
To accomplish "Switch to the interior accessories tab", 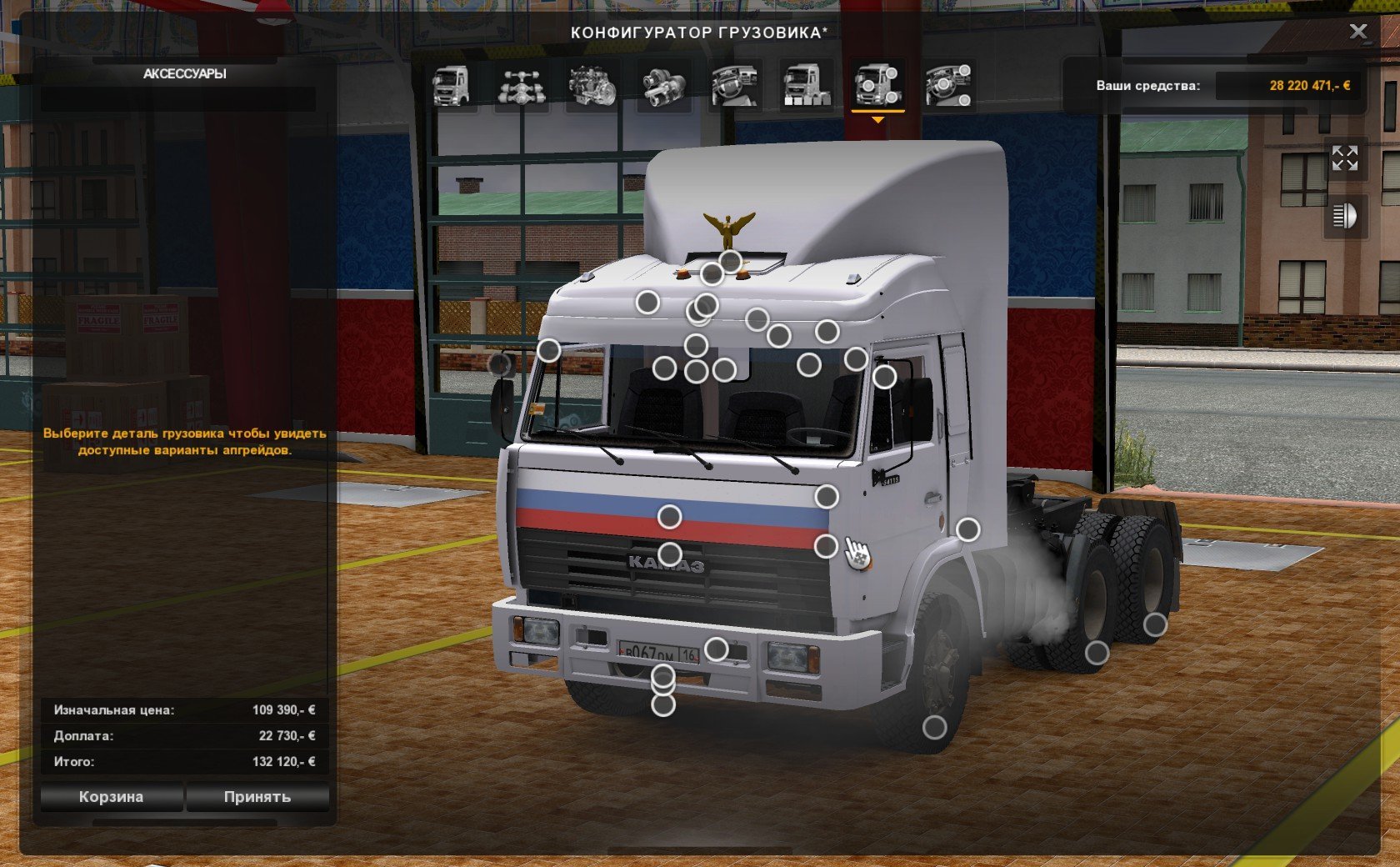I will 948,86.
